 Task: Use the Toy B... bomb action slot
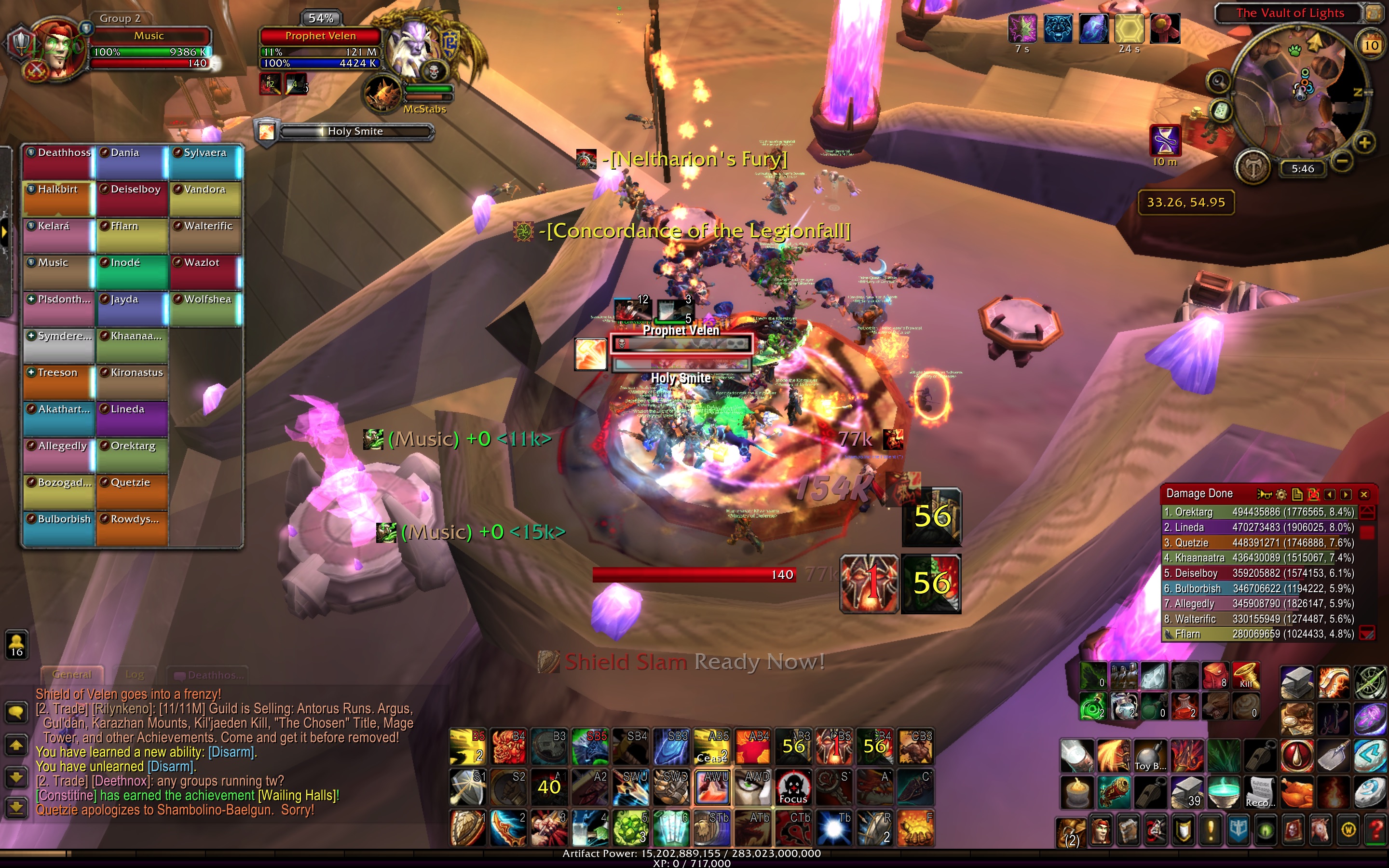pos(1150,756)
